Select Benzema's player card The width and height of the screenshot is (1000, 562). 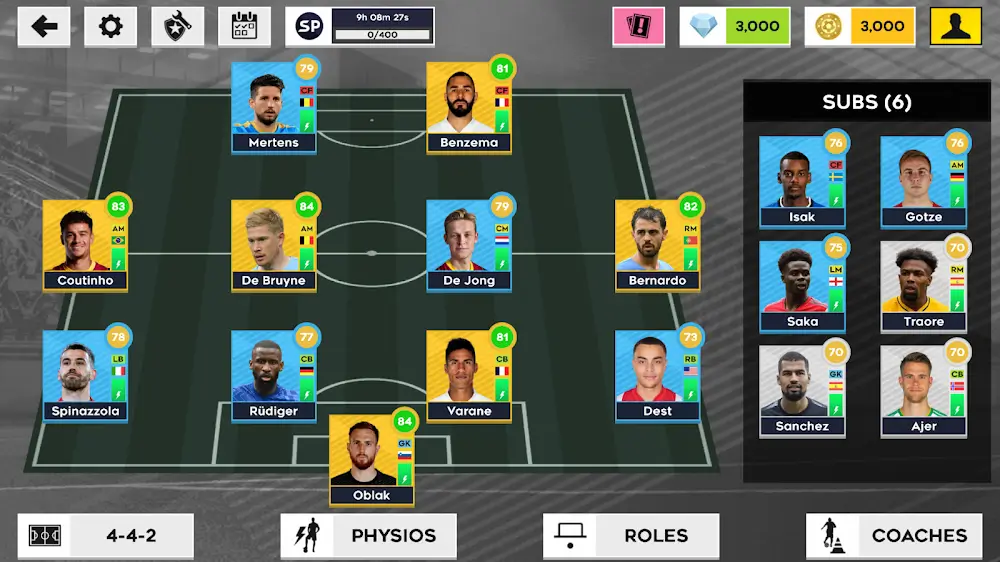pyautogui.click(x=469, y=107)
